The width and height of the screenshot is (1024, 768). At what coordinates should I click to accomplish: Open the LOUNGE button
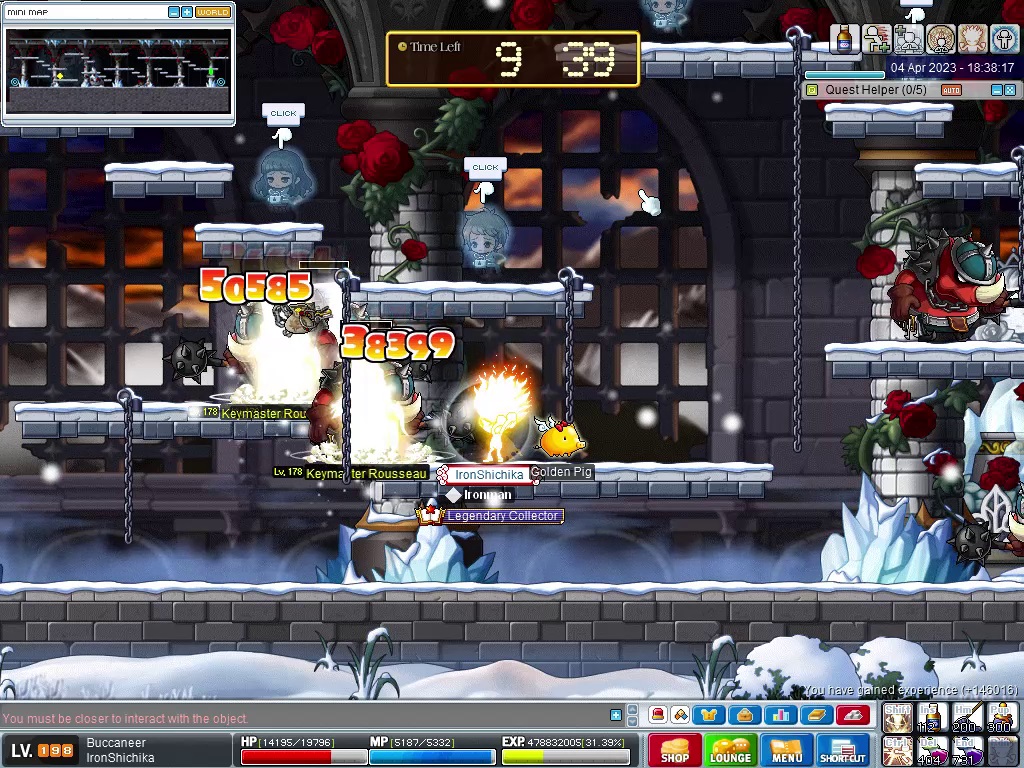730,750
